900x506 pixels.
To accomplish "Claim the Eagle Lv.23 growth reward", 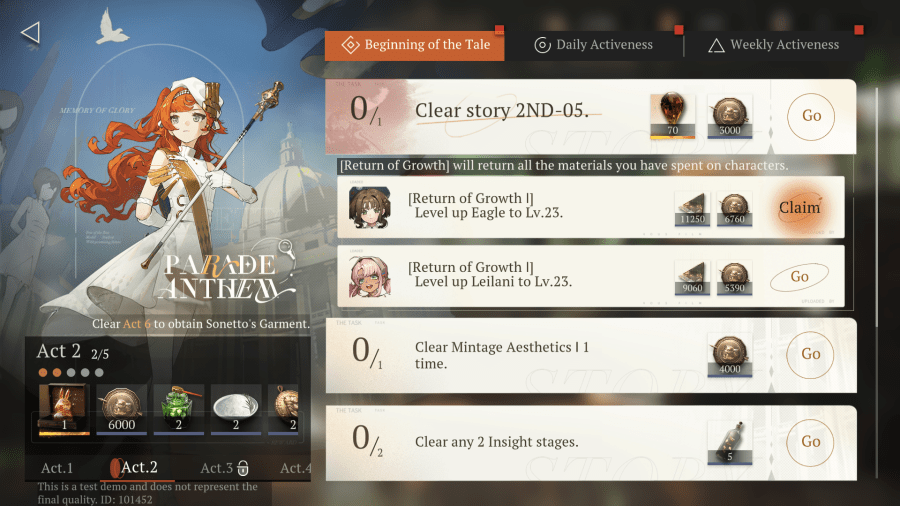I will [x=799, y=208].
